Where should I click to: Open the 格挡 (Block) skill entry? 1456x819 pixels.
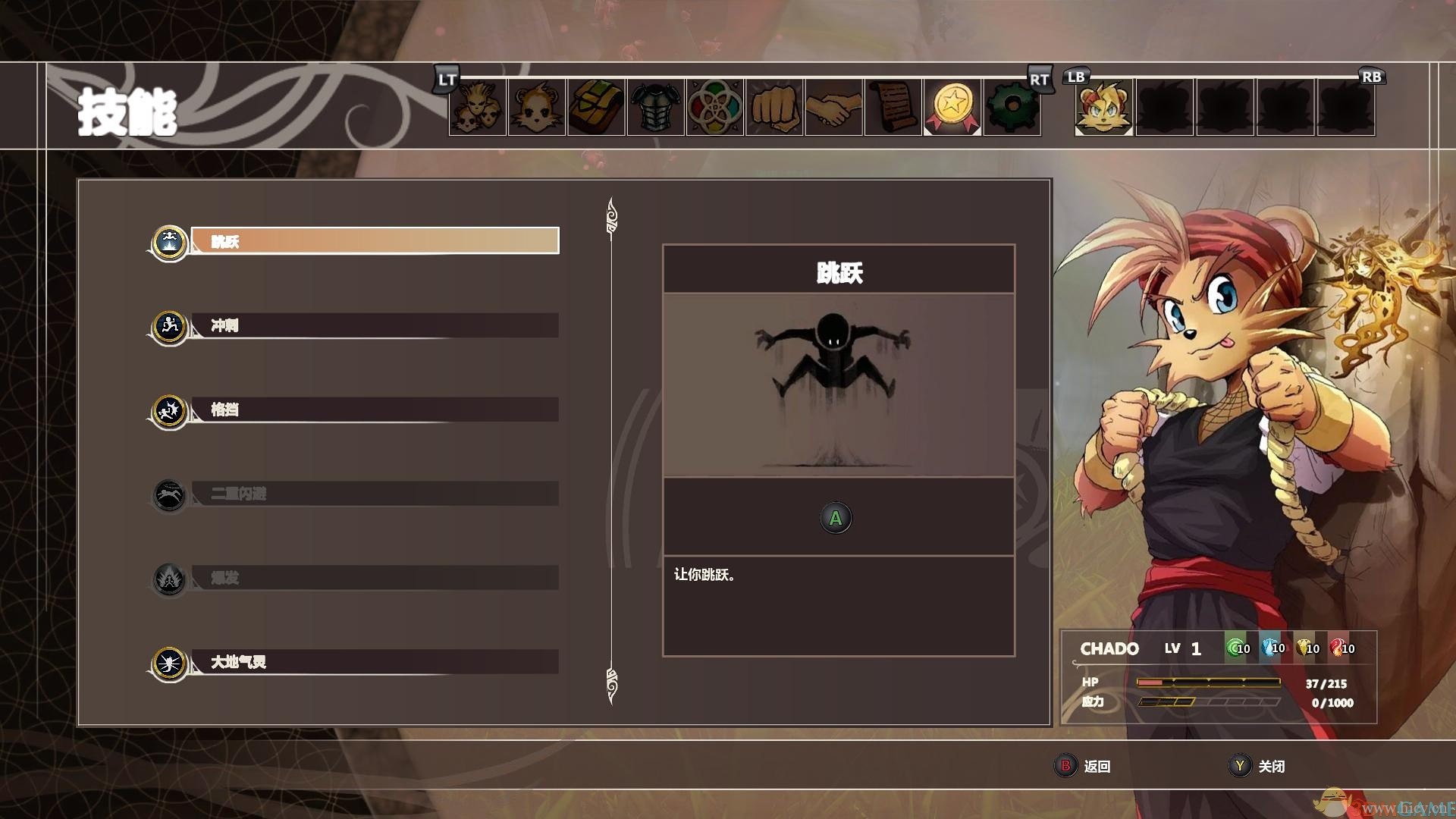coord(375,409)
